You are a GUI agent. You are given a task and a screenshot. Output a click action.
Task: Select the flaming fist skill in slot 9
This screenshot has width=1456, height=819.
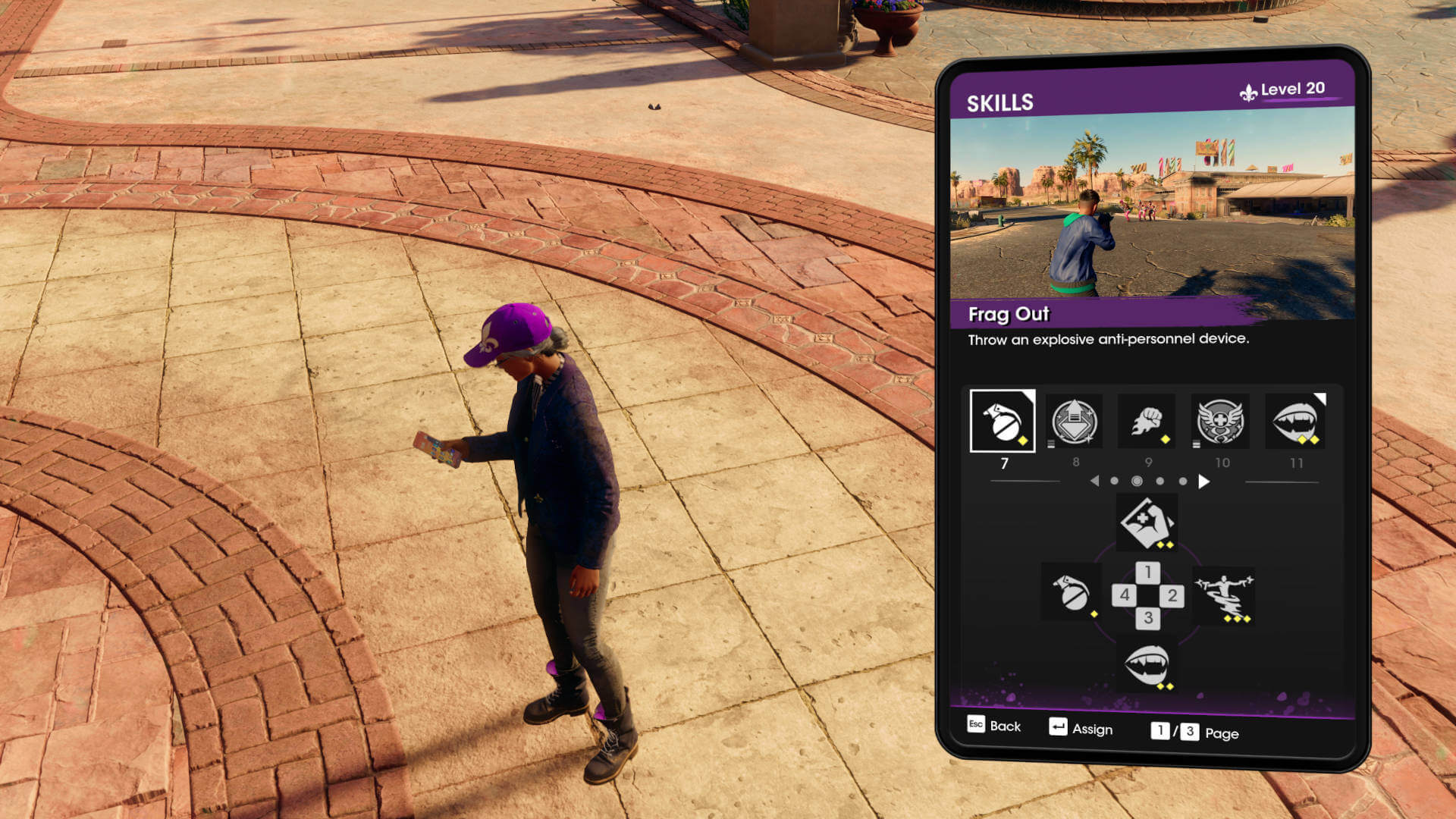pyautogui.click(x=1147, y=422)
